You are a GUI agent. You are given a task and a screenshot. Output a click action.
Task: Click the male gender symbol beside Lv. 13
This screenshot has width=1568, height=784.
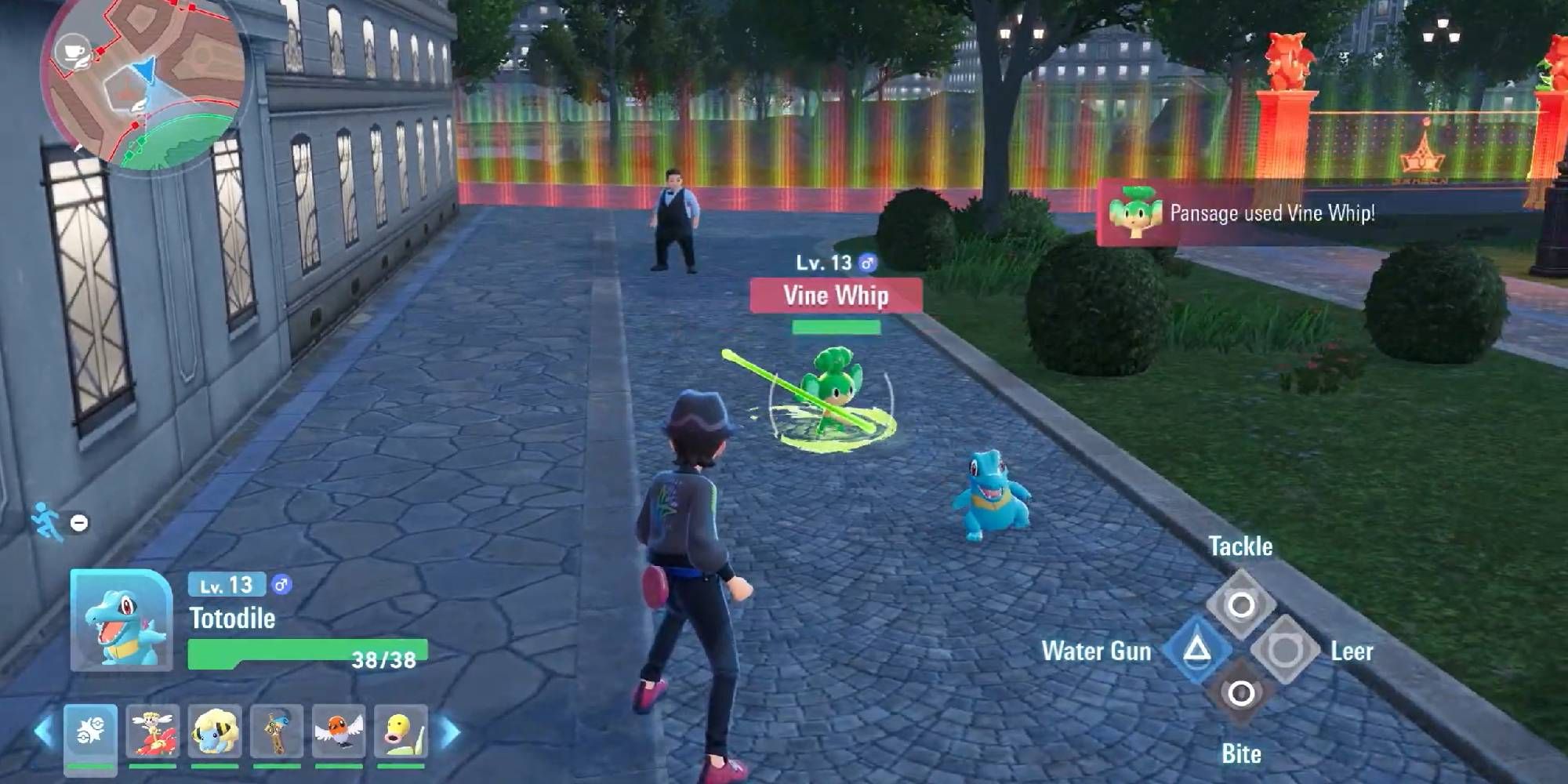point(866,263)
